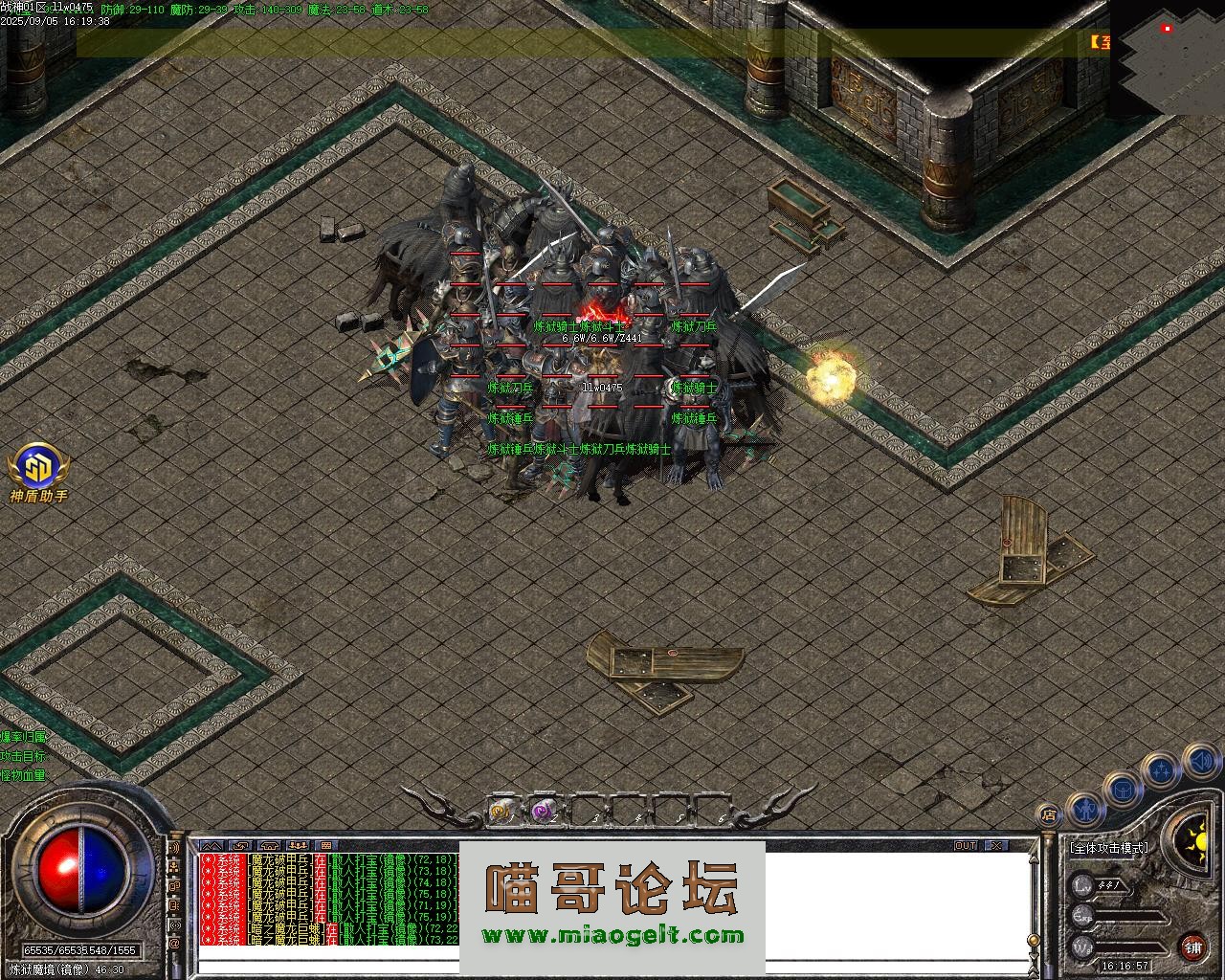This screenshot has width=1225, height=980.
Task: Click the first chat filter tab with mountain icon
Action: tap(212, 846)
